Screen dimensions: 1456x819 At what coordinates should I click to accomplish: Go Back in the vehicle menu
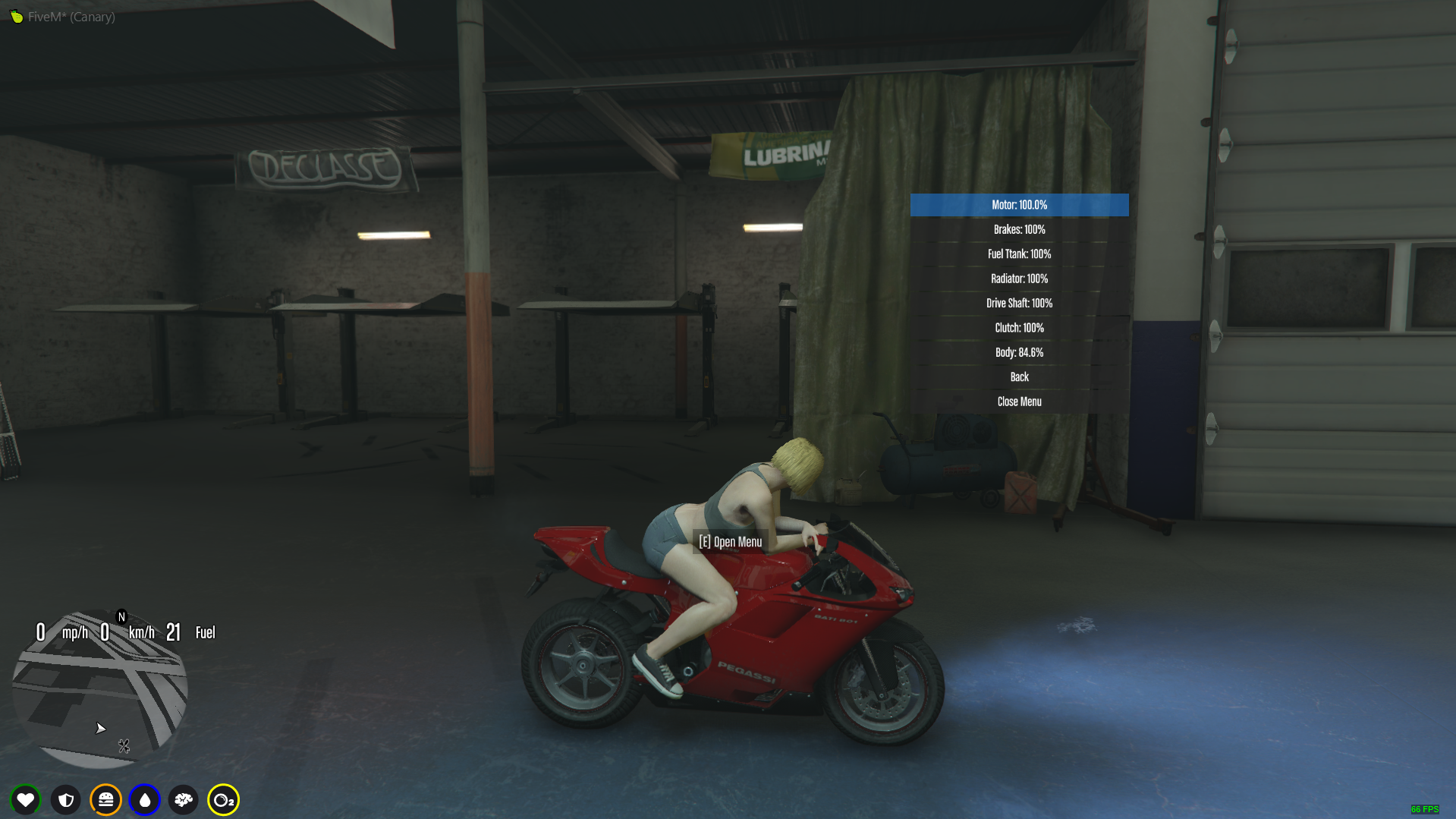click(1019, 377)
